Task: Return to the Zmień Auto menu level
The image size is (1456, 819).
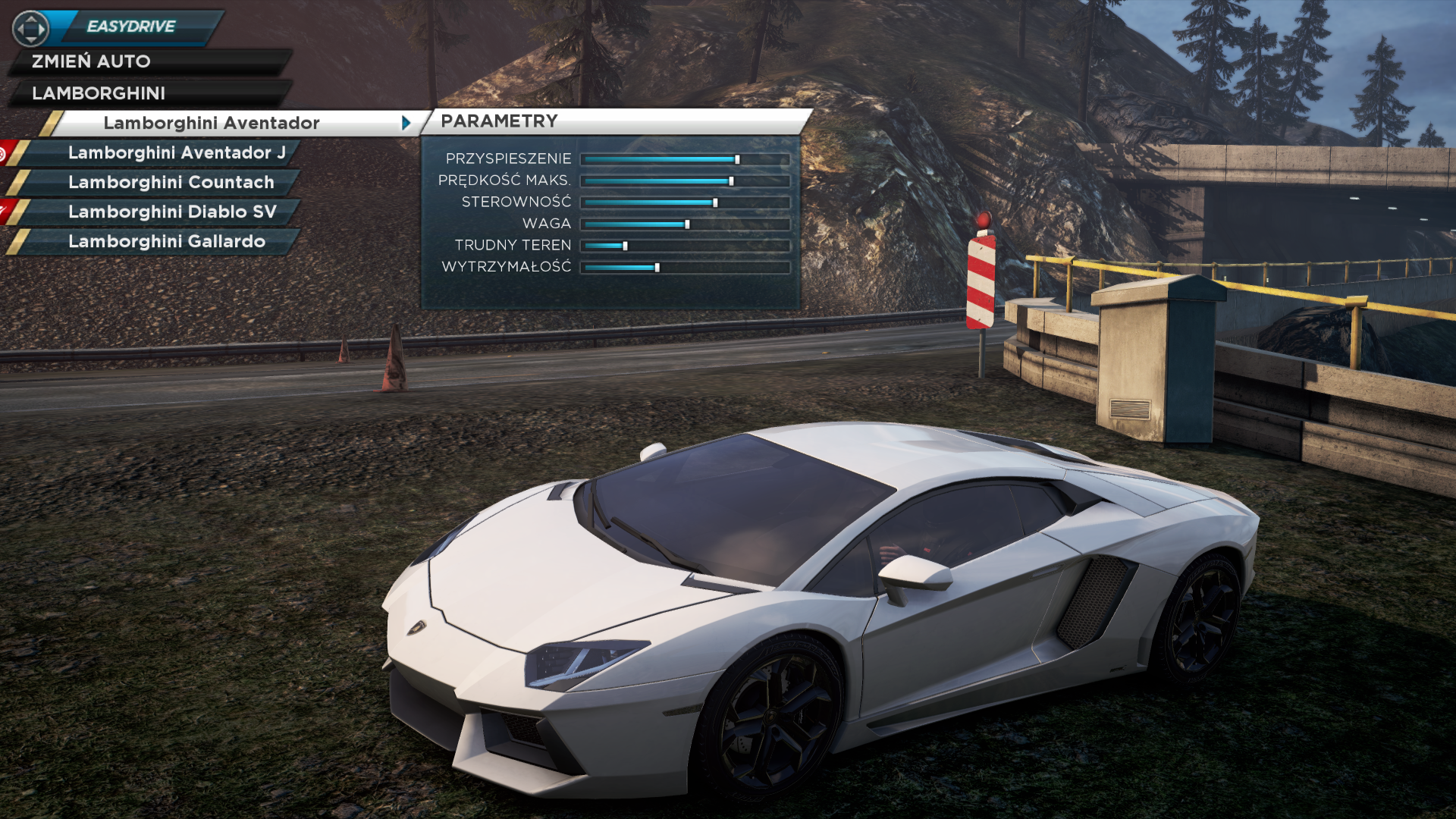Action: [91, 61]
